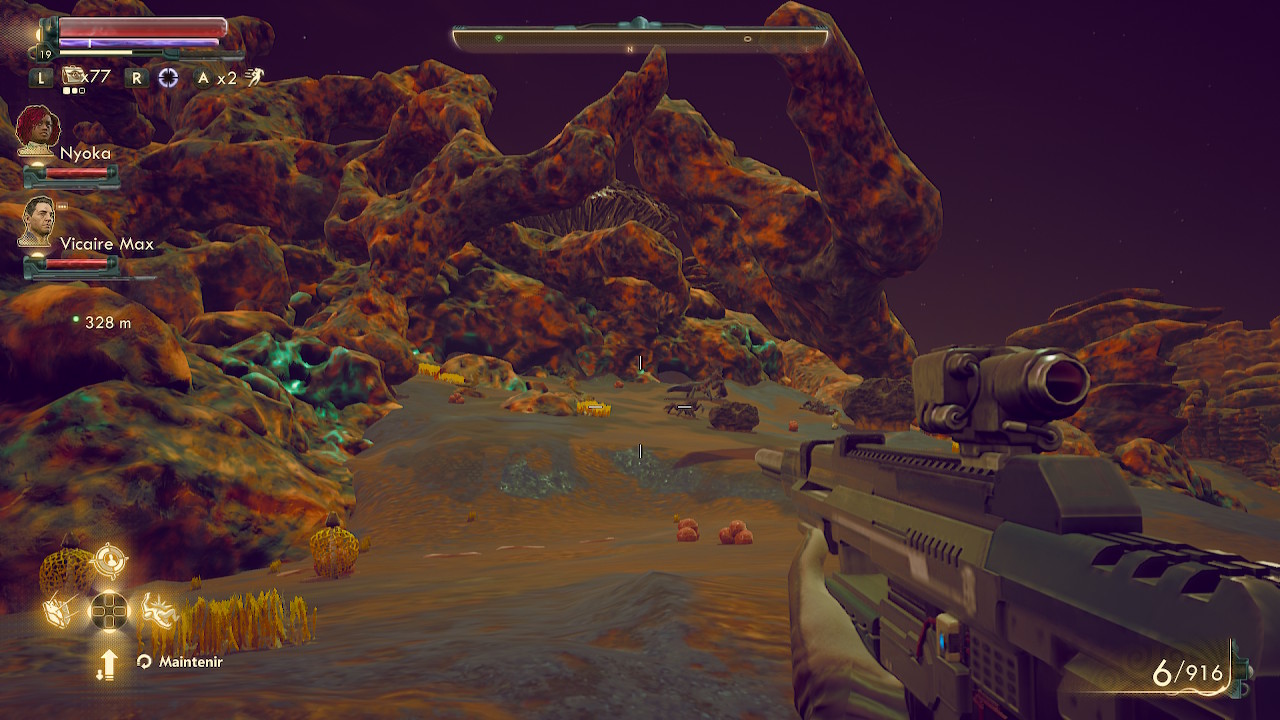
Task: Select the up-arrow companion command icon
Action: click(107, 663)
